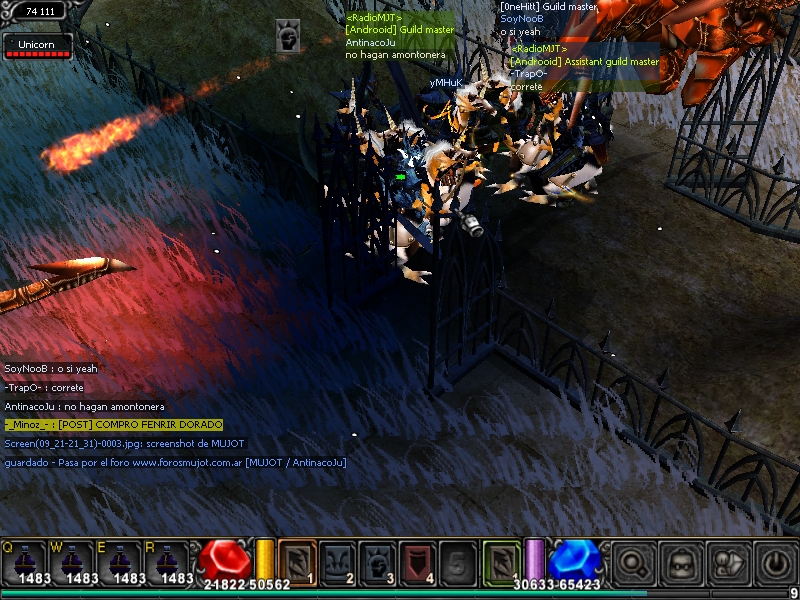Select skill slot 1 on the hotbar
This screenshot has height=600, width=800.
click(x=297, y=561)
